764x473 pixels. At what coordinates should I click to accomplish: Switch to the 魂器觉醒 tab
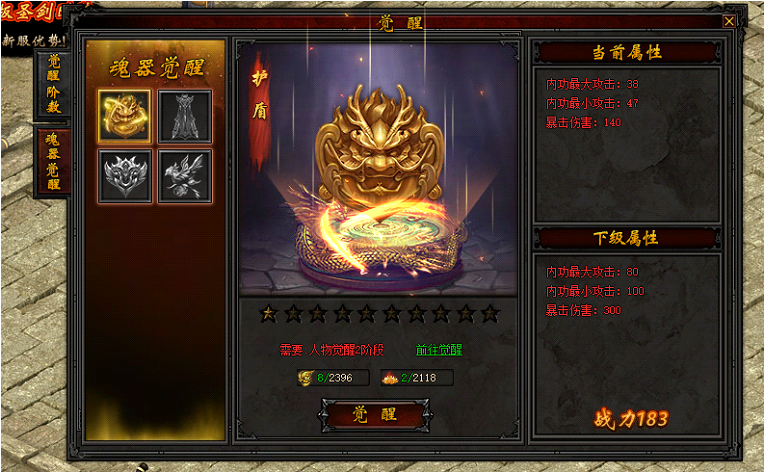point(53,161)
